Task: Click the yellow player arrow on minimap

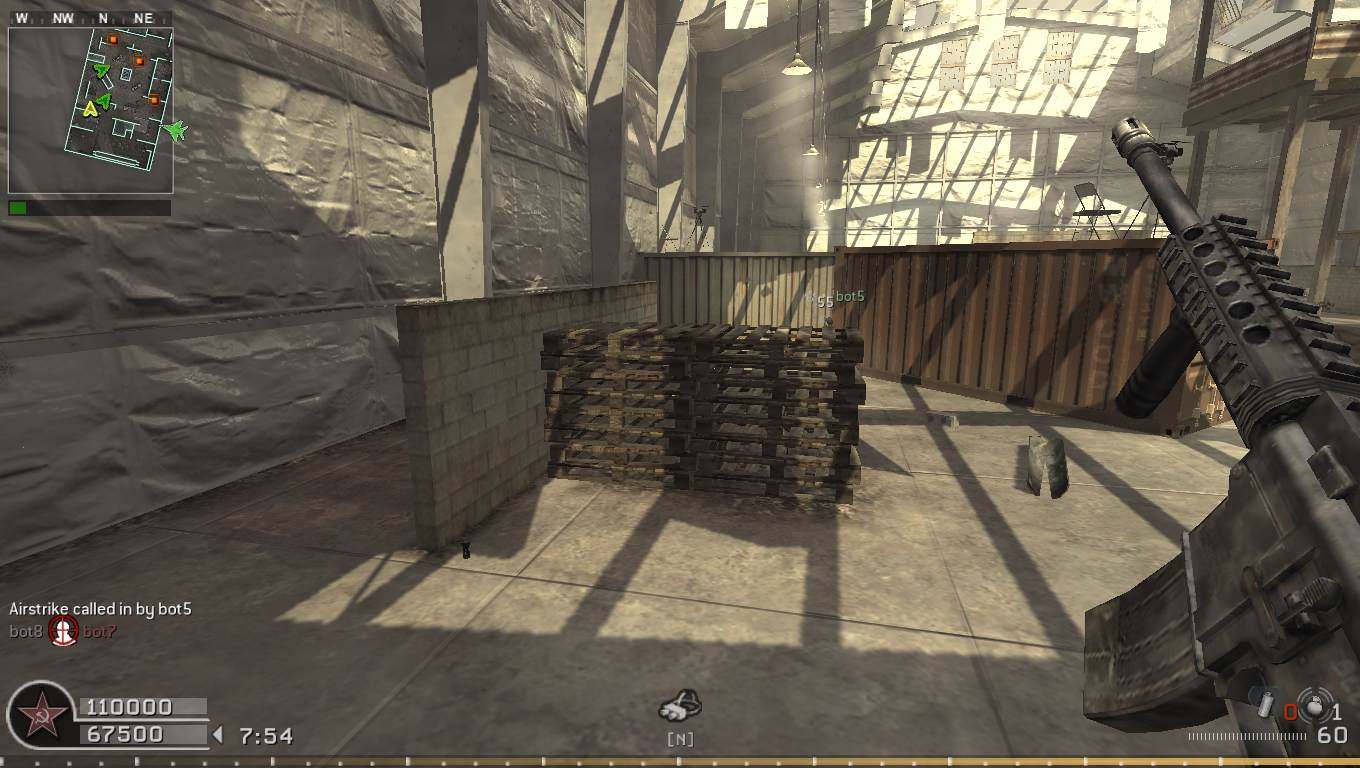Action: click(91, 108)
